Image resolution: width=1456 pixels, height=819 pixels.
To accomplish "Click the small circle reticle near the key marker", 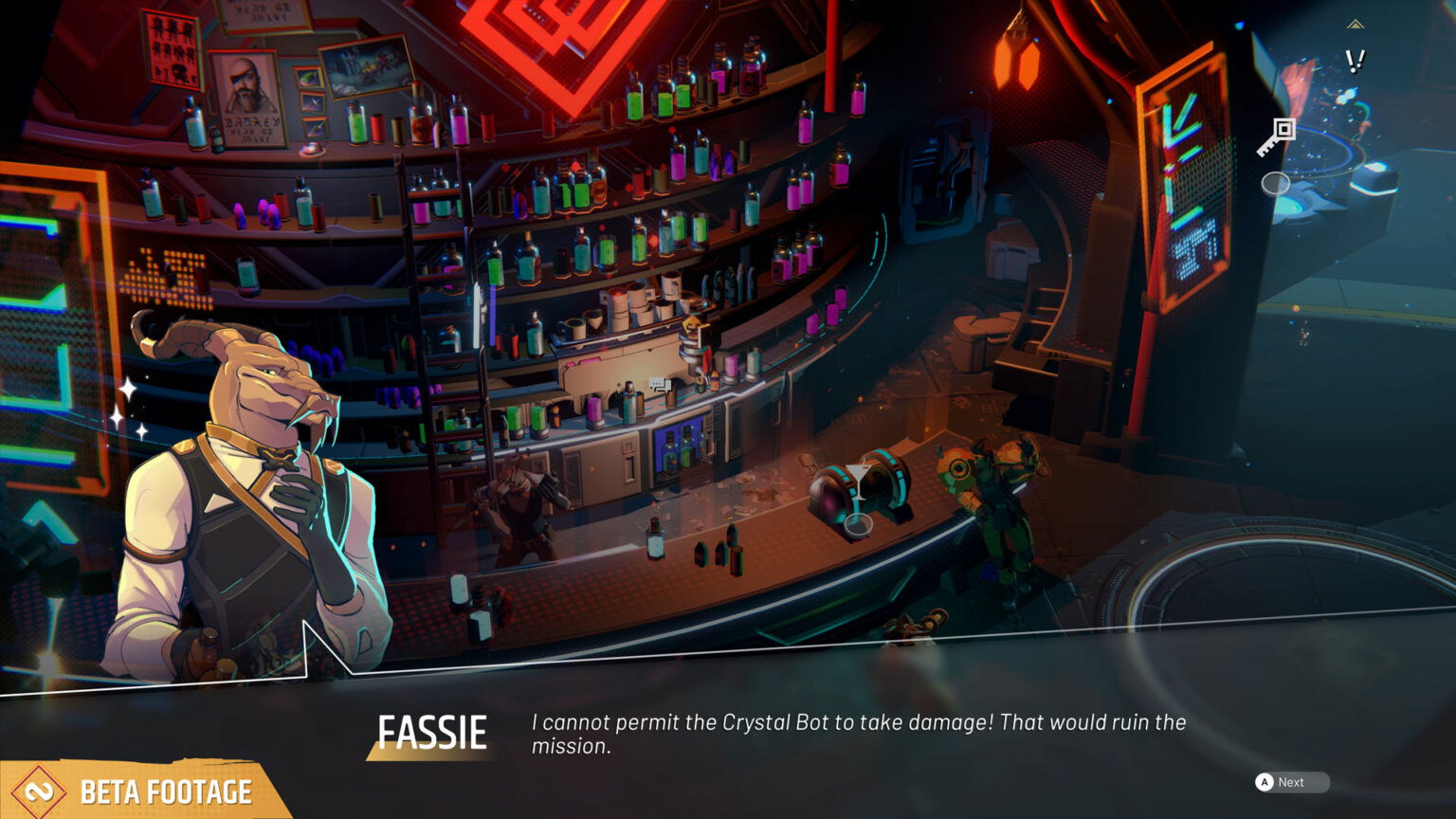I will (1277, 184).
